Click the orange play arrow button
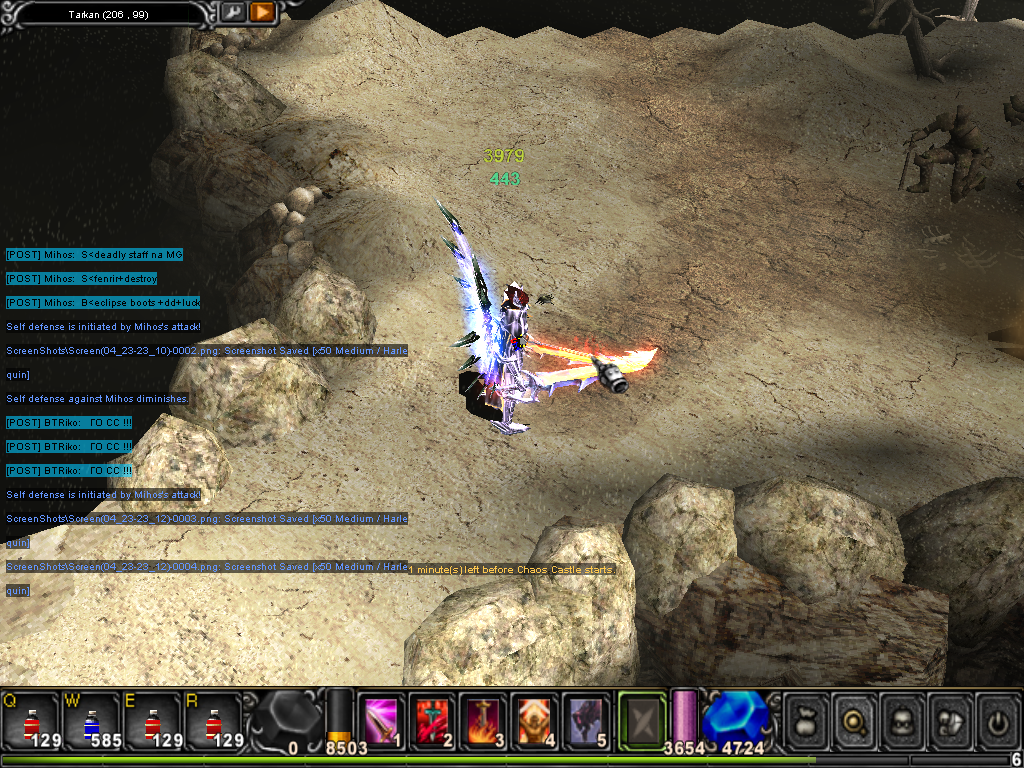Image resolution: width=1024 pixels, height=768 pixels. pos(262,13)
